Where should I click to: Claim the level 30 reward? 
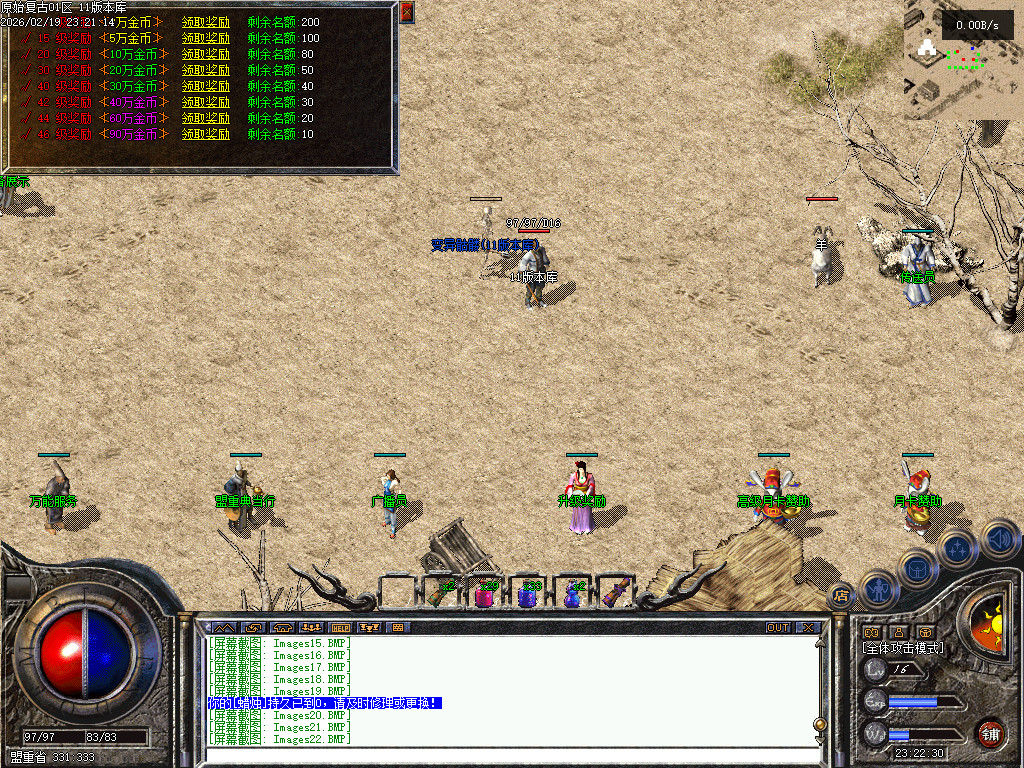click(206, 70)
